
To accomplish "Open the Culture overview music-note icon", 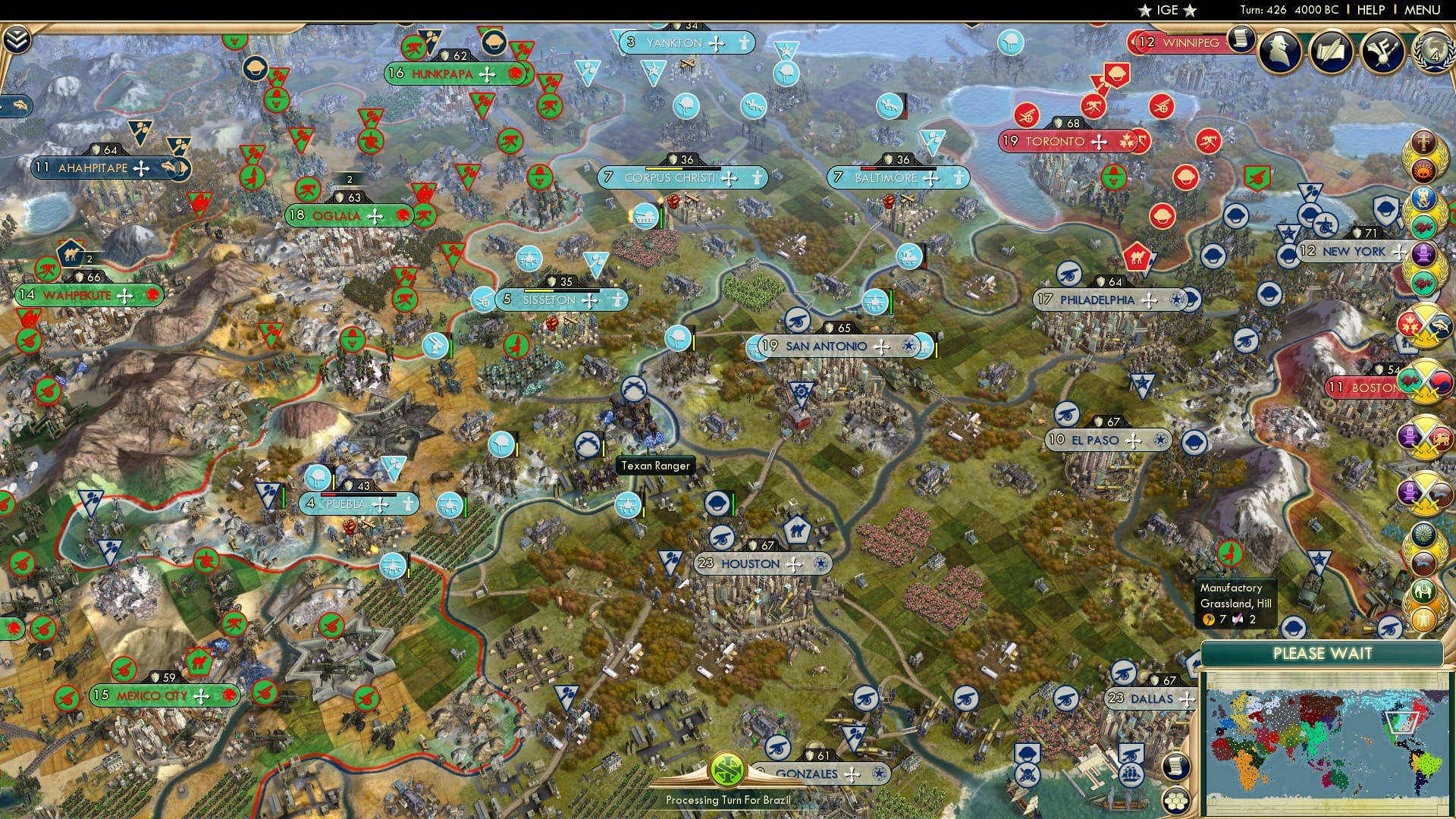I will 1383,52.
